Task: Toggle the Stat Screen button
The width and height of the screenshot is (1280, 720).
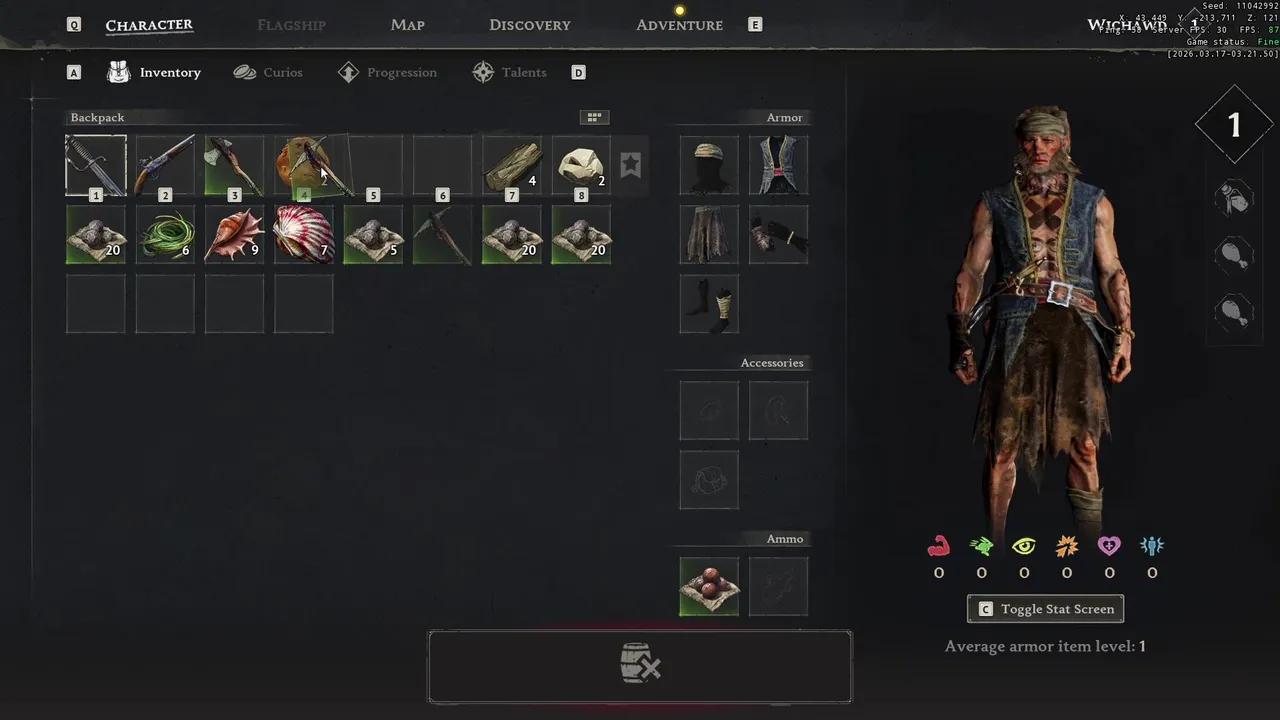Action: pos(1045,609)
